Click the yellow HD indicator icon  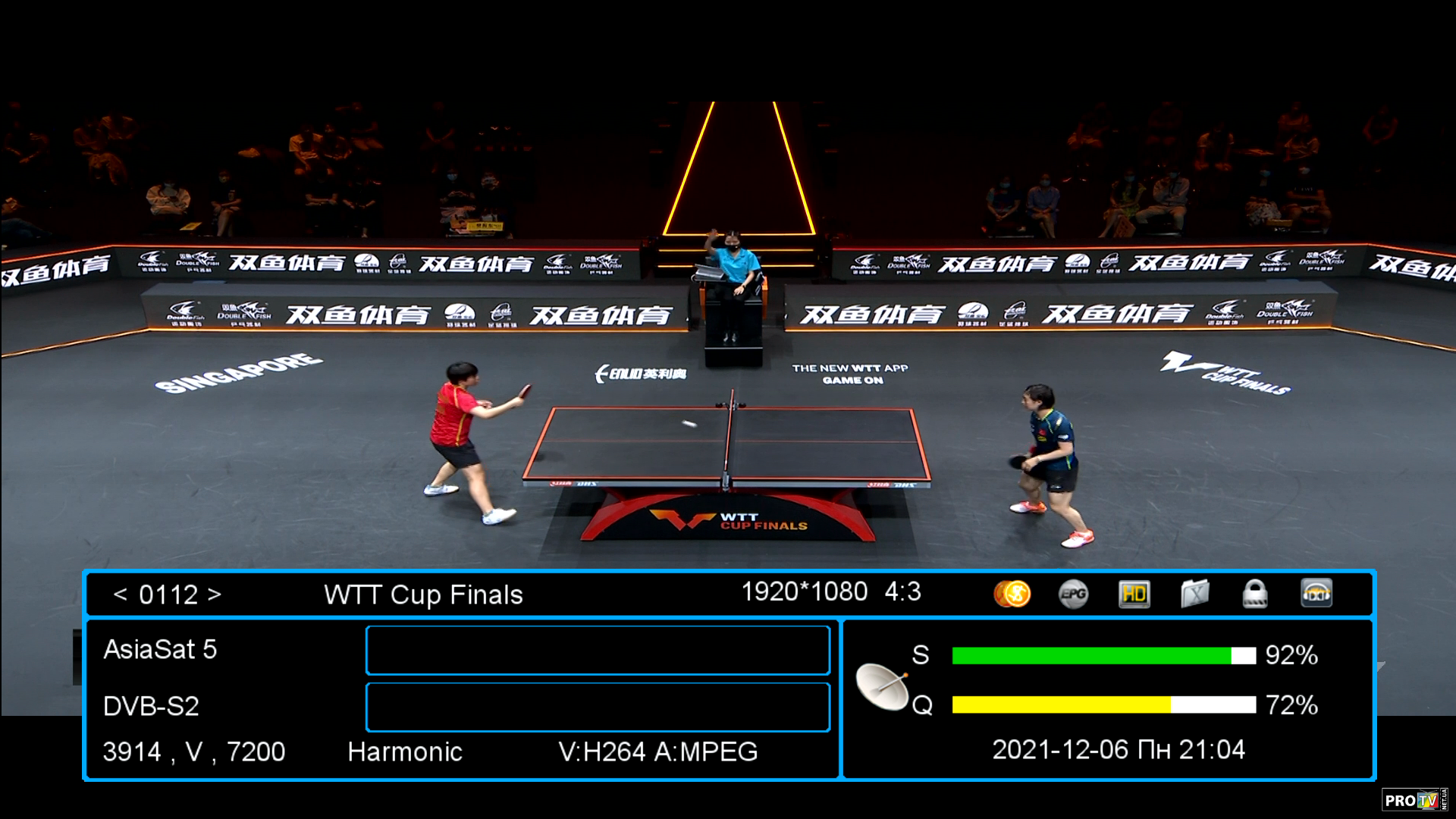tap(1134, 594)
